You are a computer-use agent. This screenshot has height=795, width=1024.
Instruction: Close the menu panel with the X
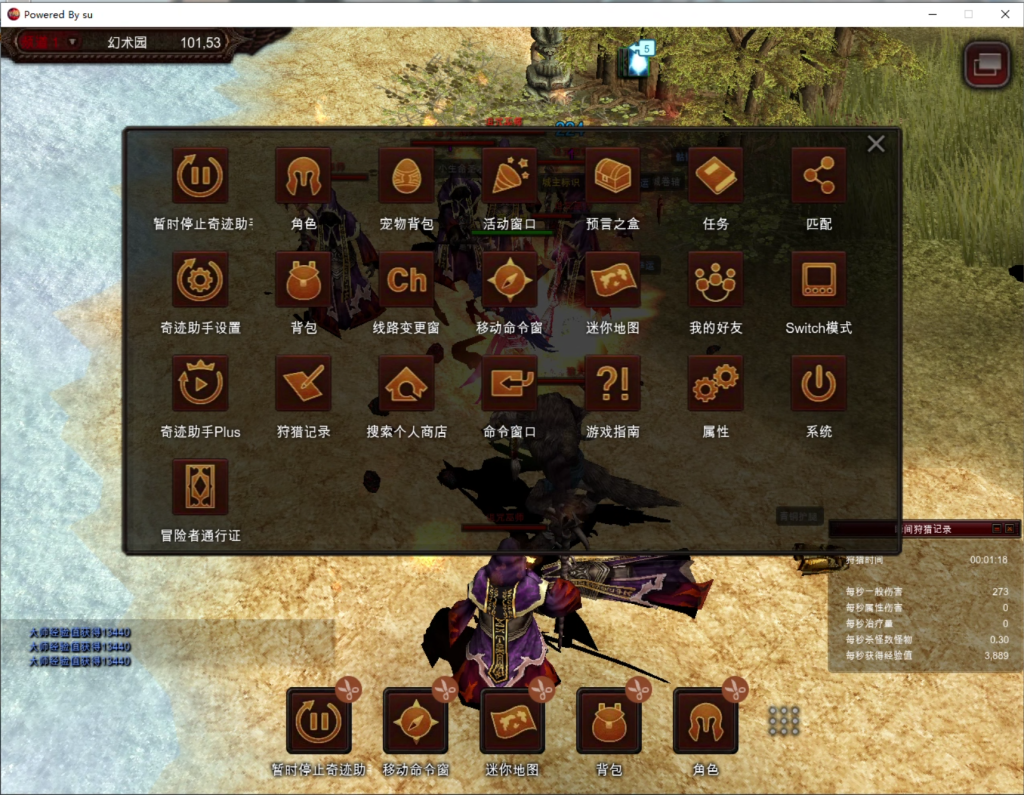[x=876, y=144]
